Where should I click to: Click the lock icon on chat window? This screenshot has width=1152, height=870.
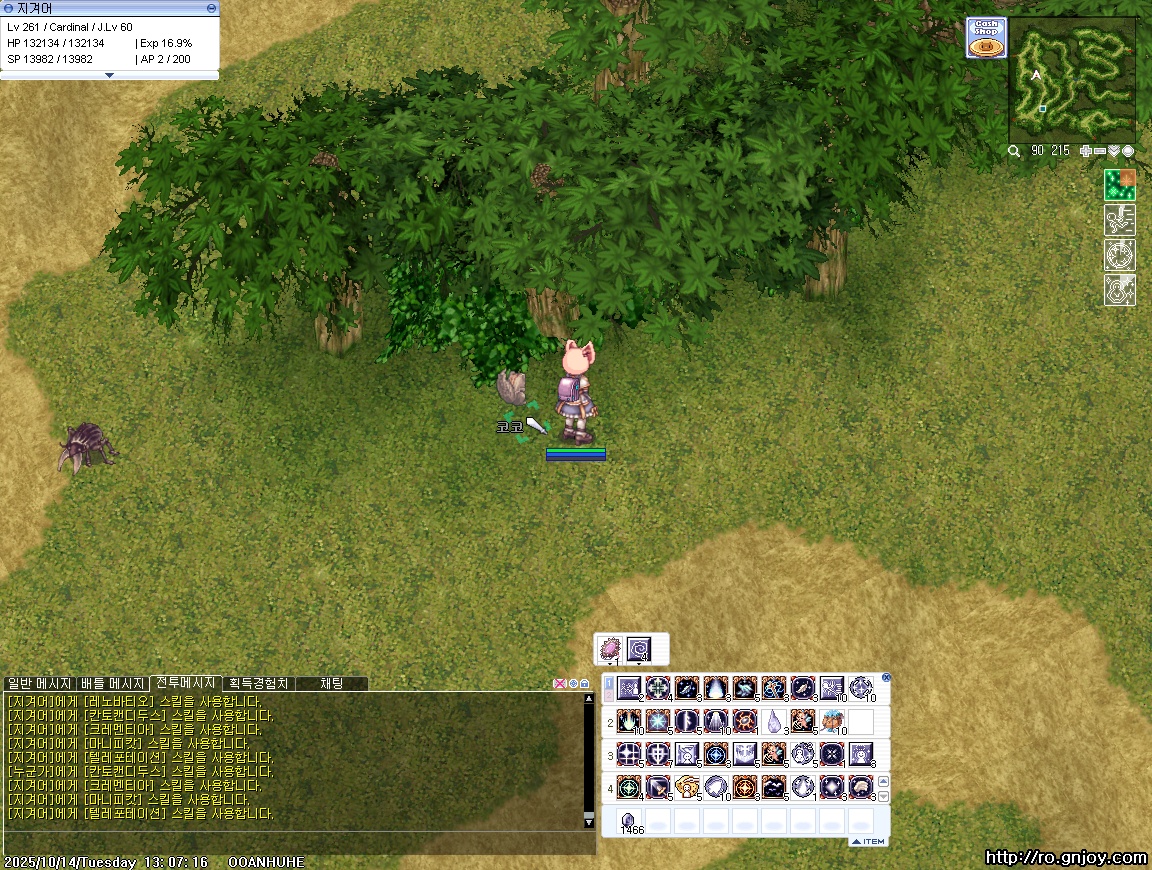[x=585, y=684]
